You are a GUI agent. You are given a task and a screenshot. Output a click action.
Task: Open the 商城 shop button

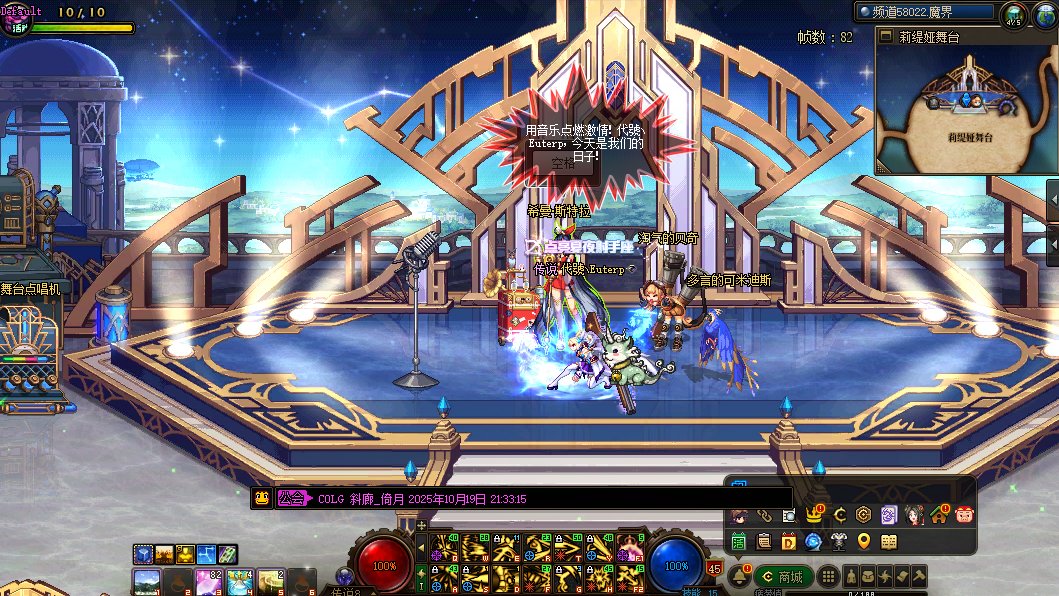tap(783, 577)
